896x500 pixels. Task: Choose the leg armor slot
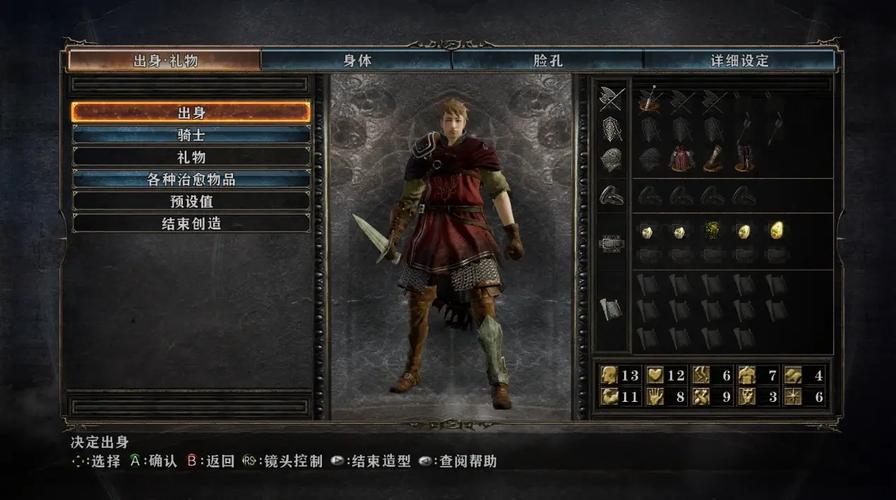click(745, 159)
